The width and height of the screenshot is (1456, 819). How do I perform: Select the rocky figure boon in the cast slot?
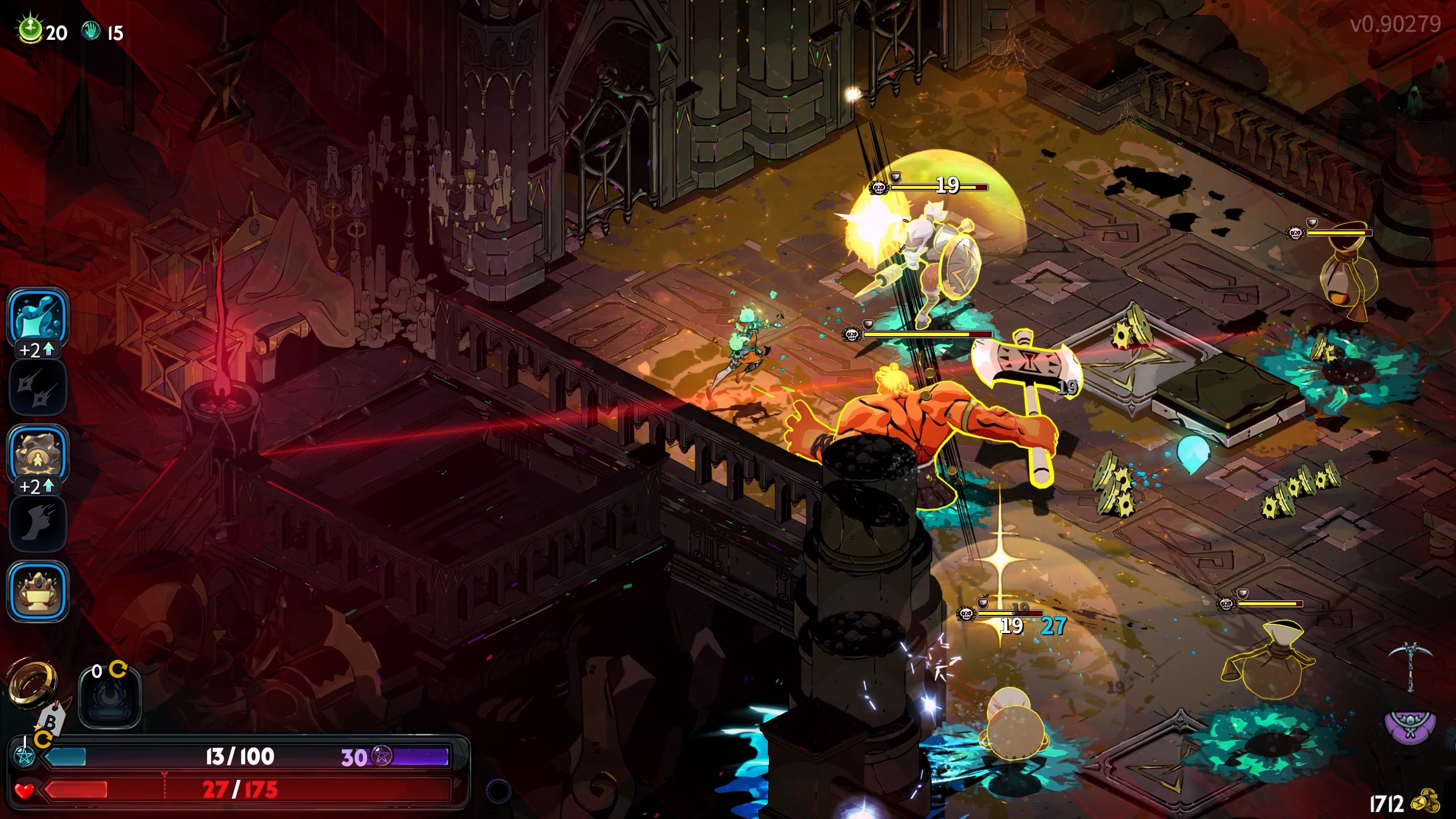(x=38, y=454)
